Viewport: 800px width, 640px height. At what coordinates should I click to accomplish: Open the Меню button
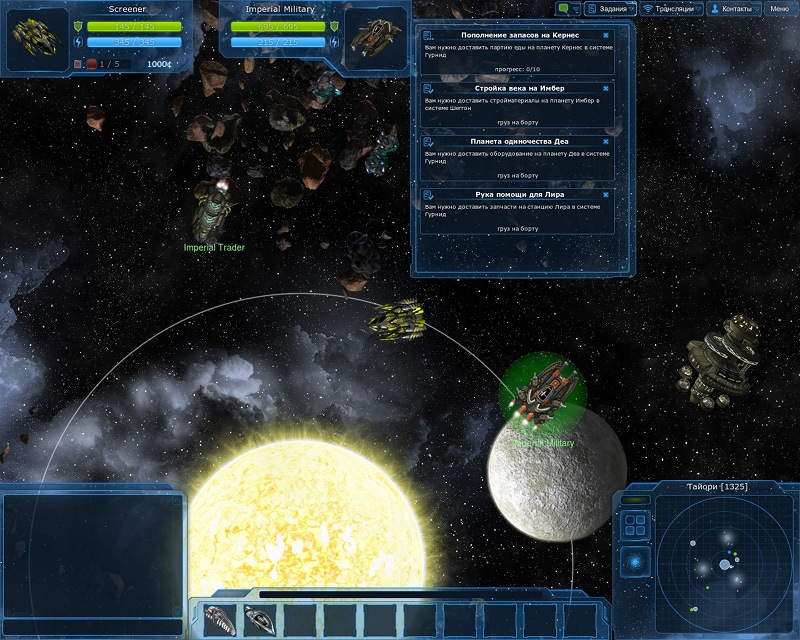pyautogui.click(x=778, y=9)
